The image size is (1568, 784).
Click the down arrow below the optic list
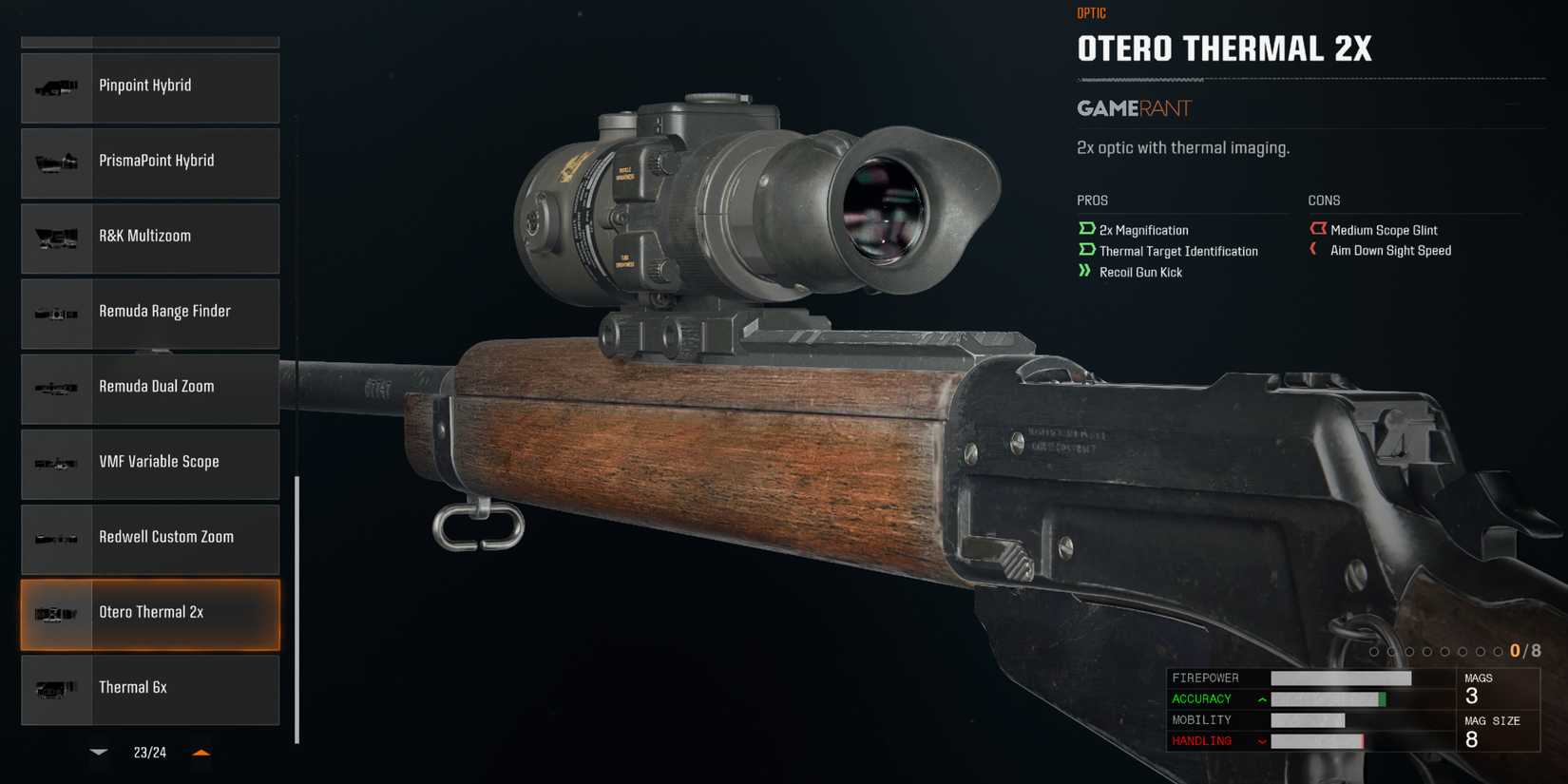click(98, 752)
